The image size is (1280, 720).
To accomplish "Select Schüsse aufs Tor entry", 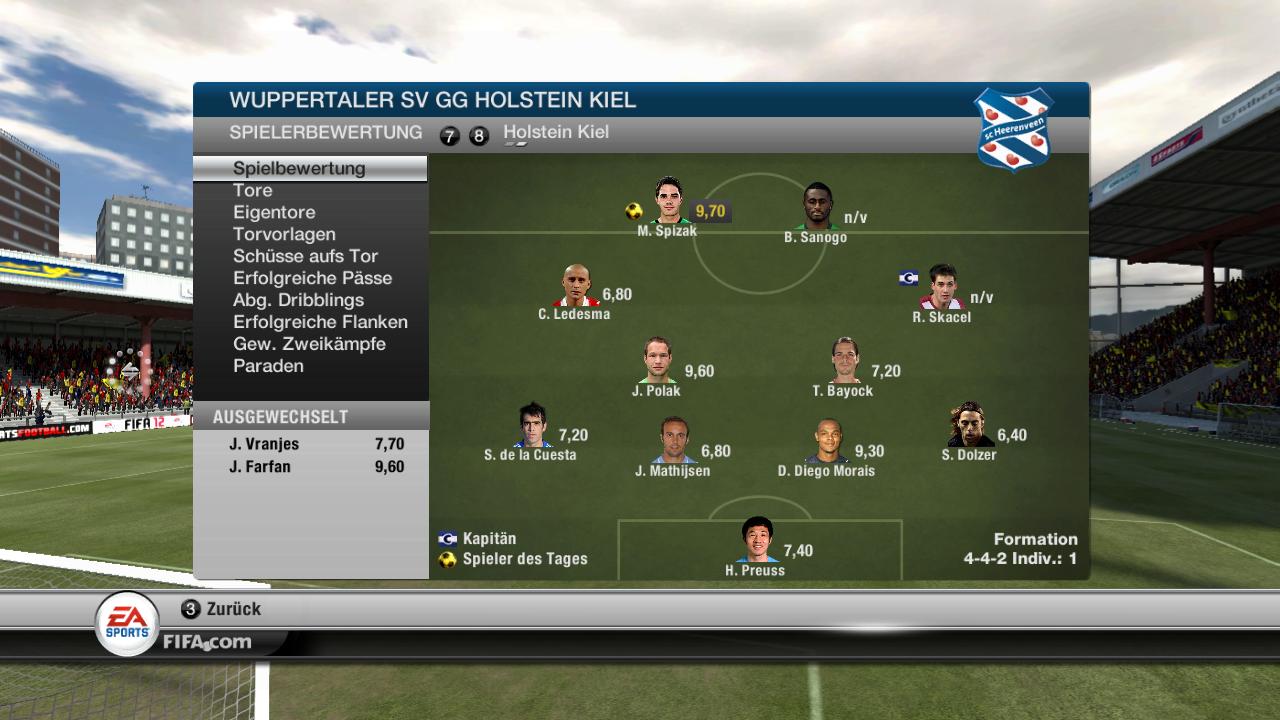I will pos(306,256).
